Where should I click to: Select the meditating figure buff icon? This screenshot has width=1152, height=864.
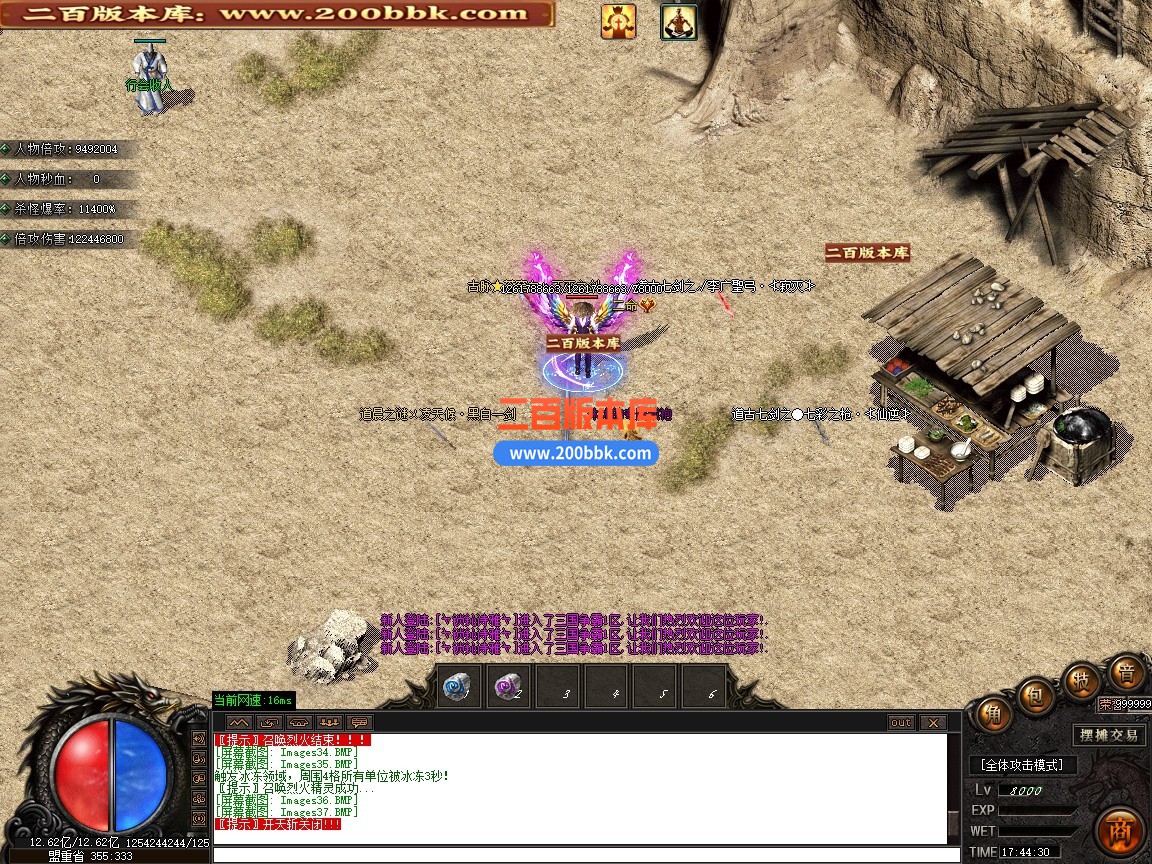679,21
